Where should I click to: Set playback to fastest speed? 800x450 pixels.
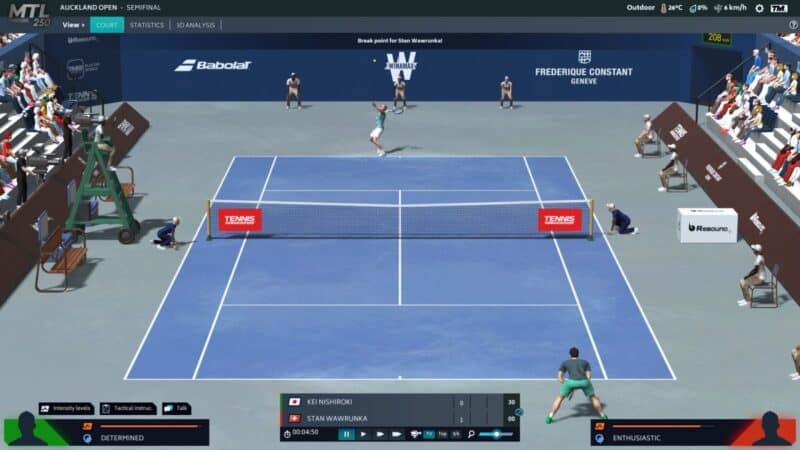pyautogui.click(x=397, y=434)
